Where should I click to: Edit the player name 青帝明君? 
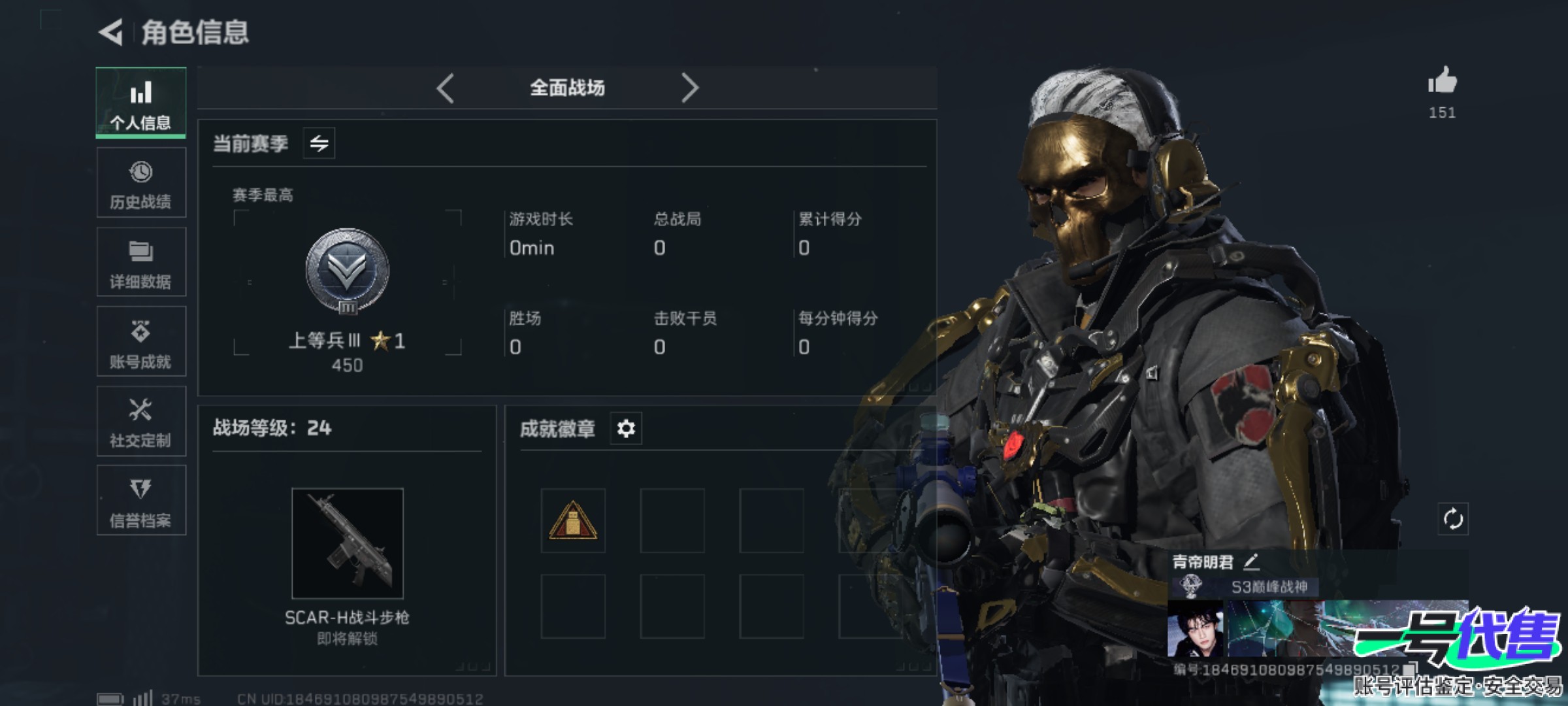click(1251, 561)
